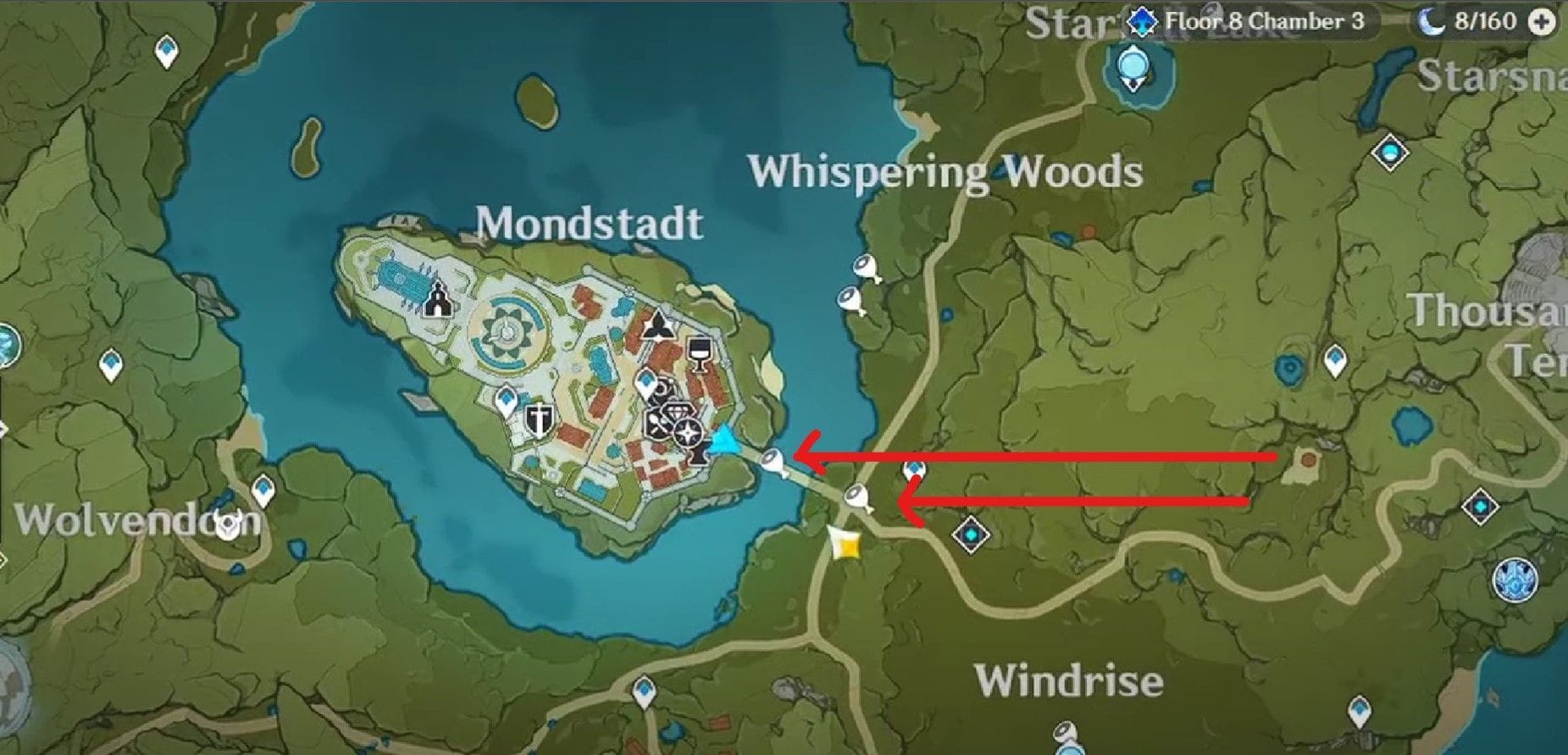The height and width of the screenshot is (755, 1568).
Task: Select the Adventurers' Guild compass icon
Action: pos(688,433)
